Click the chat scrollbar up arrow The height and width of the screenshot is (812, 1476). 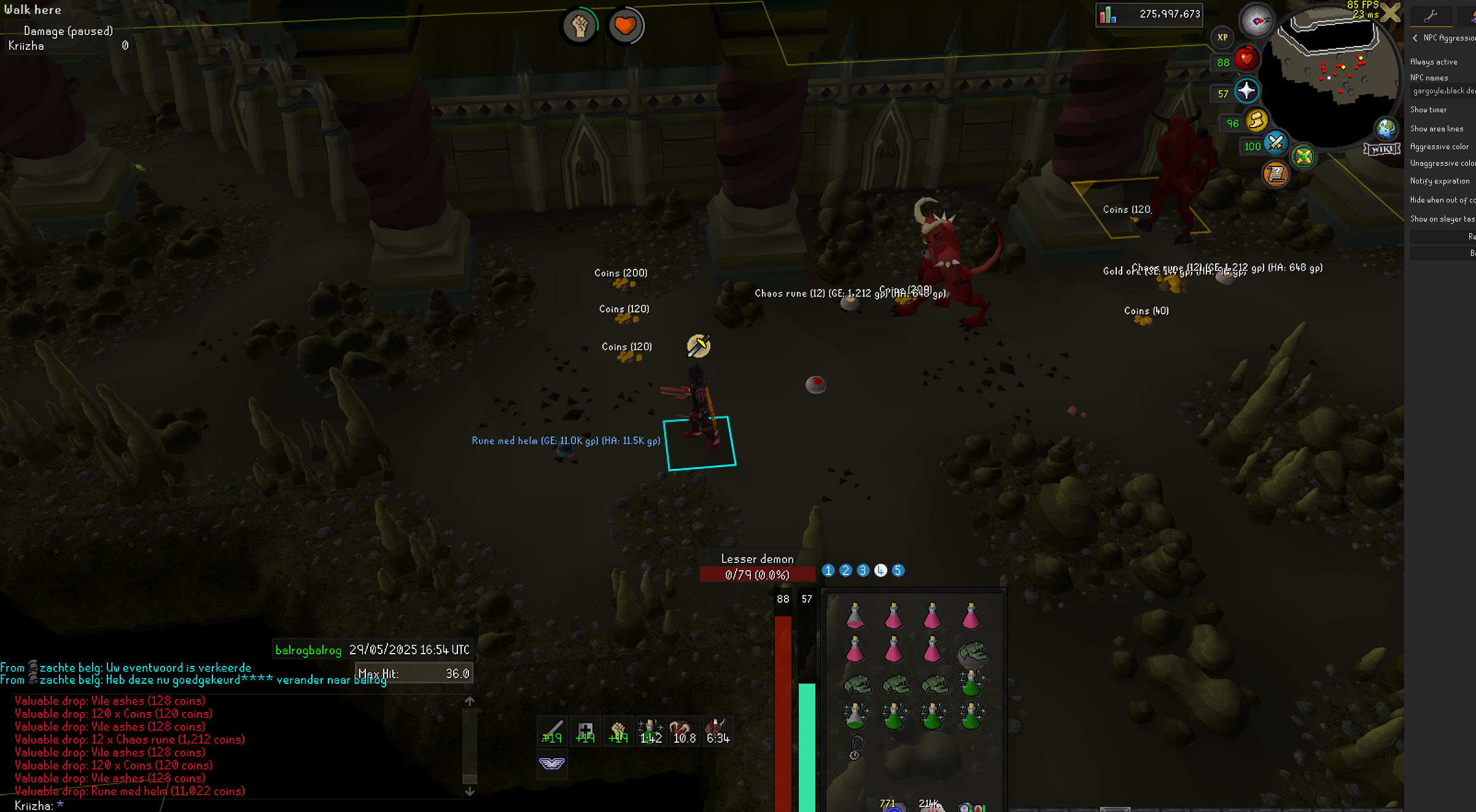[x=470, y=701]
